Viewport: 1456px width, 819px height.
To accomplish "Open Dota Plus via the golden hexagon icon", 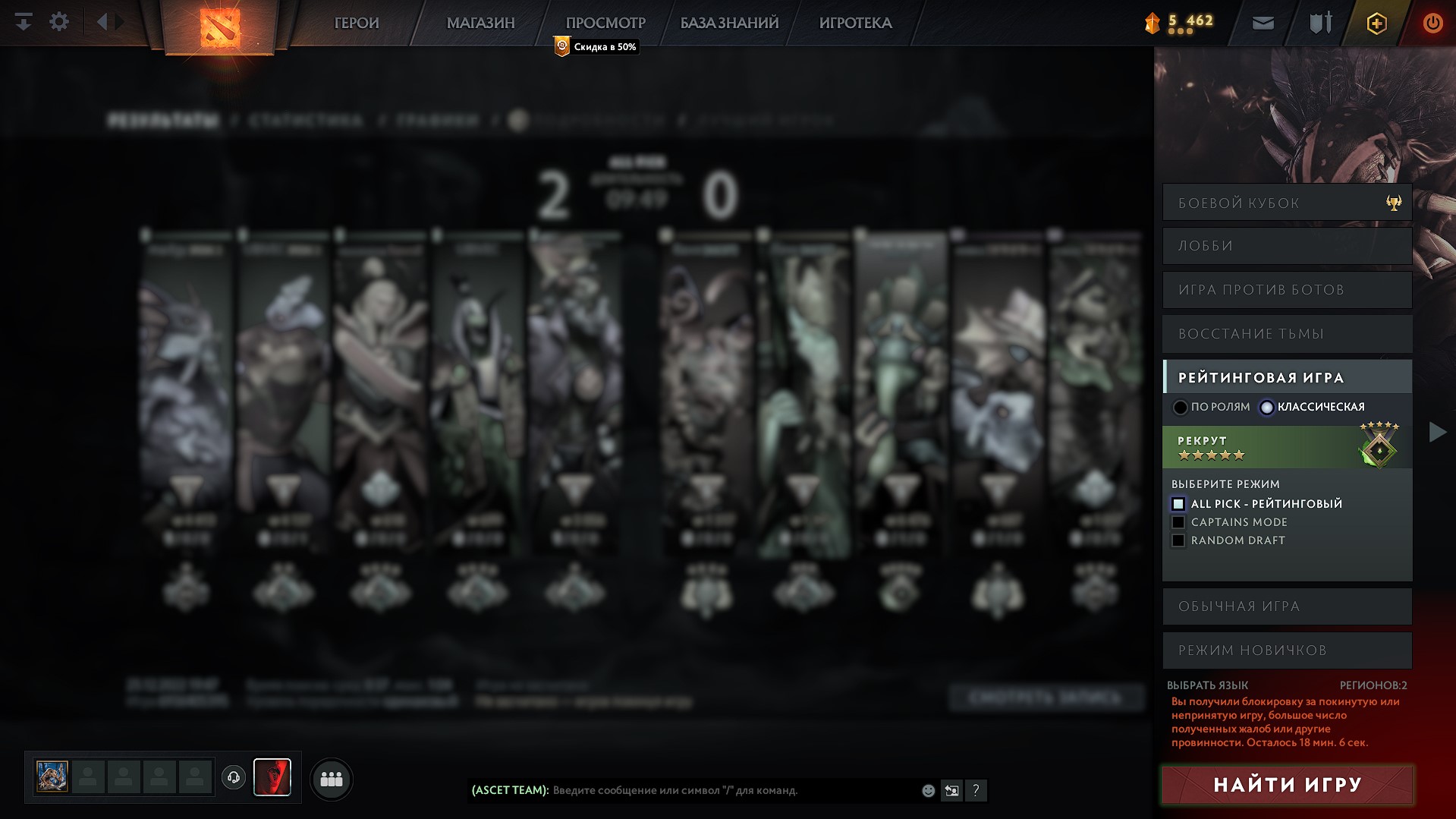I will point(1376,23).
